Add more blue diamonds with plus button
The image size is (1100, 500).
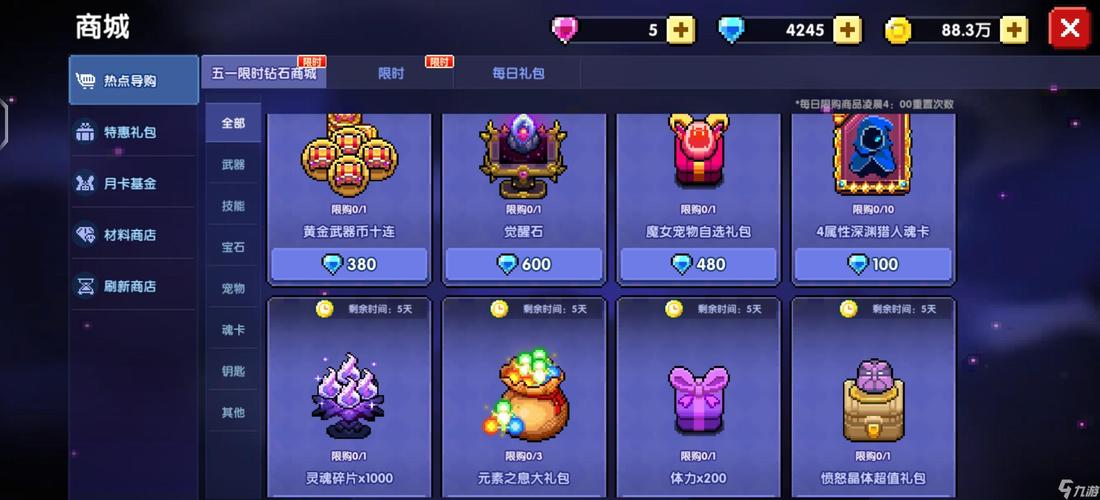tap(847, 30)
